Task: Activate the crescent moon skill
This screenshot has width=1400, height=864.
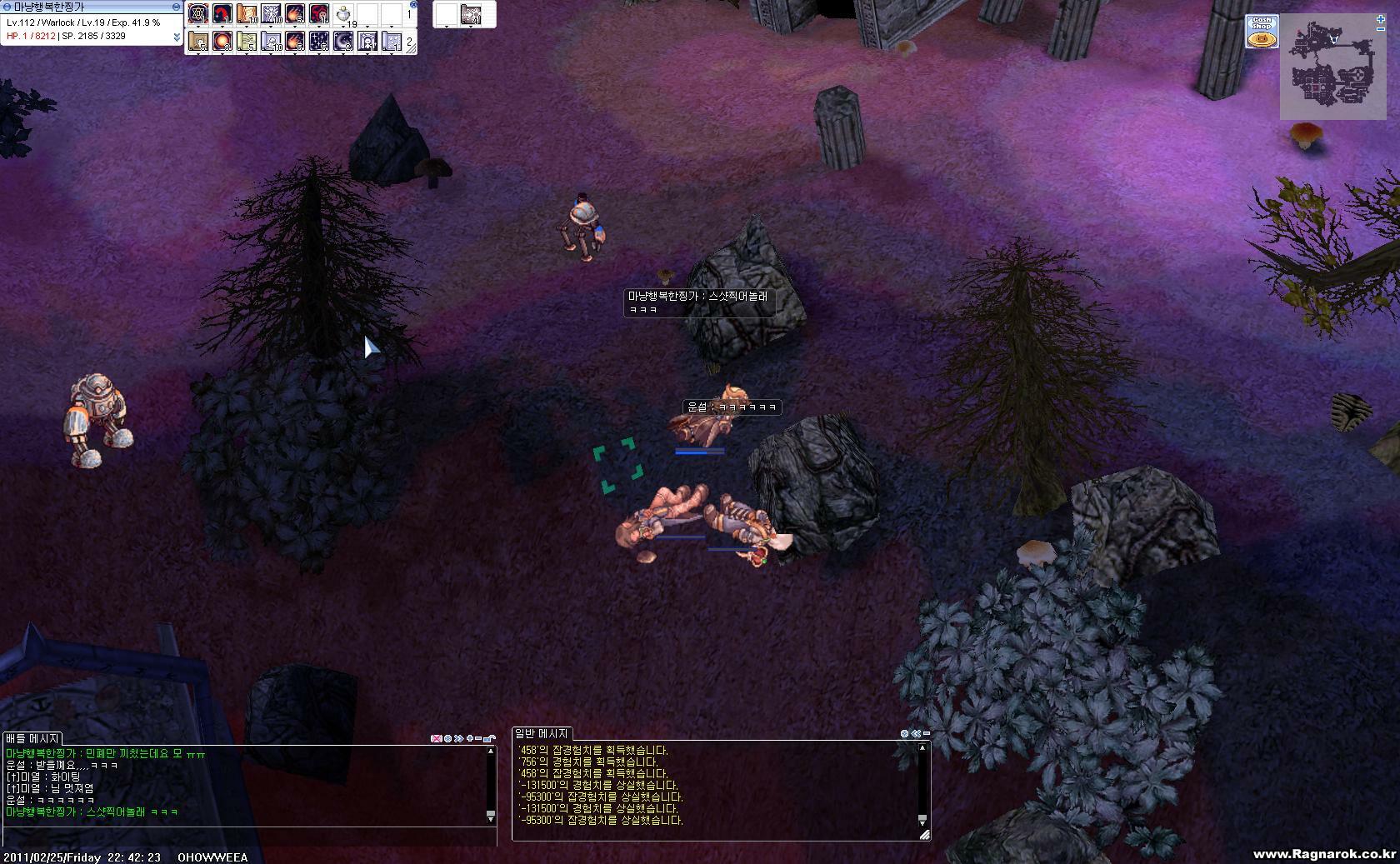Action: tap(343, 41)
